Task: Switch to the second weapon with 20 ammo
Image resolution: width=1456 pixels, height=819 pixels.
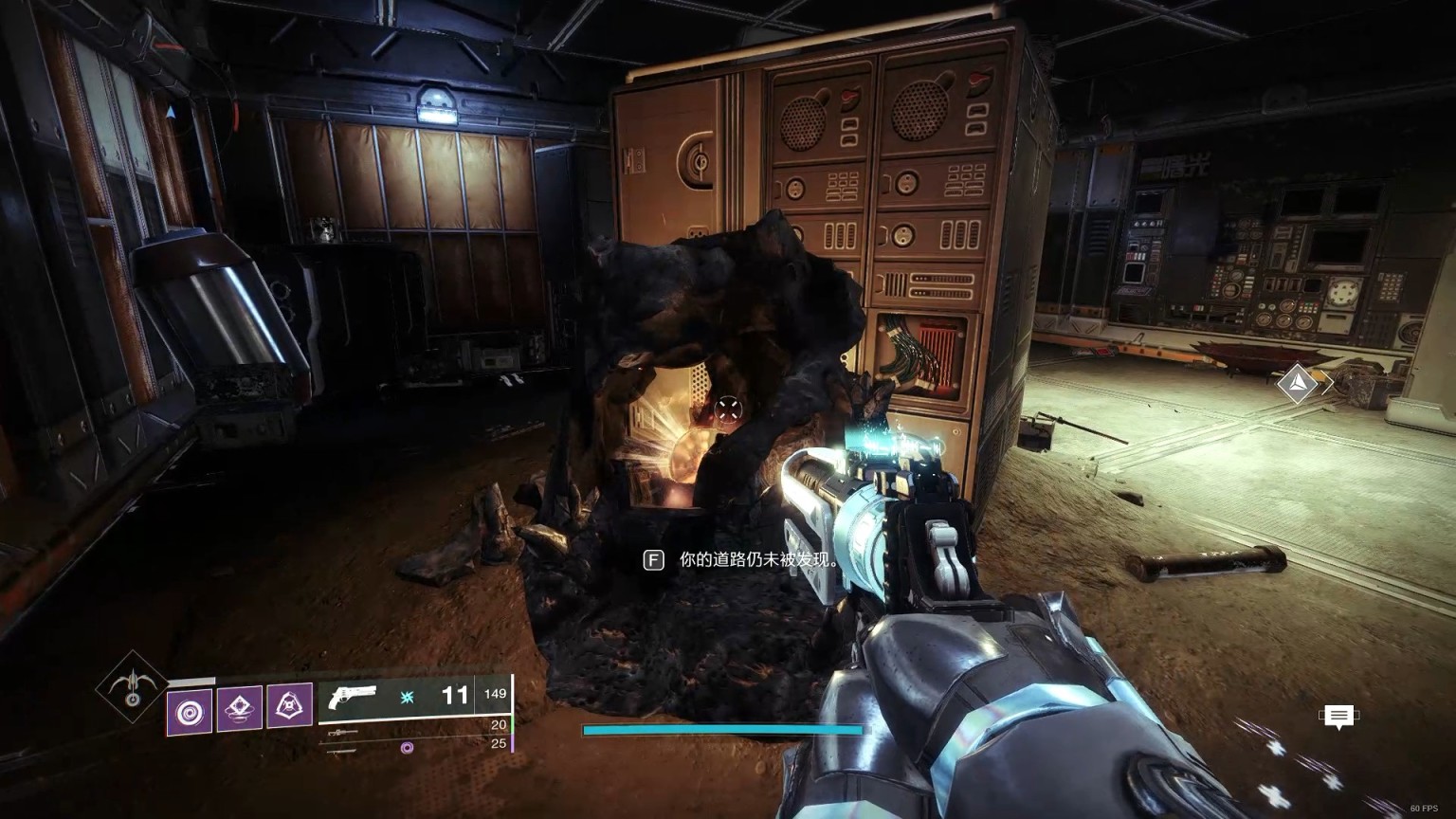Action: pos(343,733)
